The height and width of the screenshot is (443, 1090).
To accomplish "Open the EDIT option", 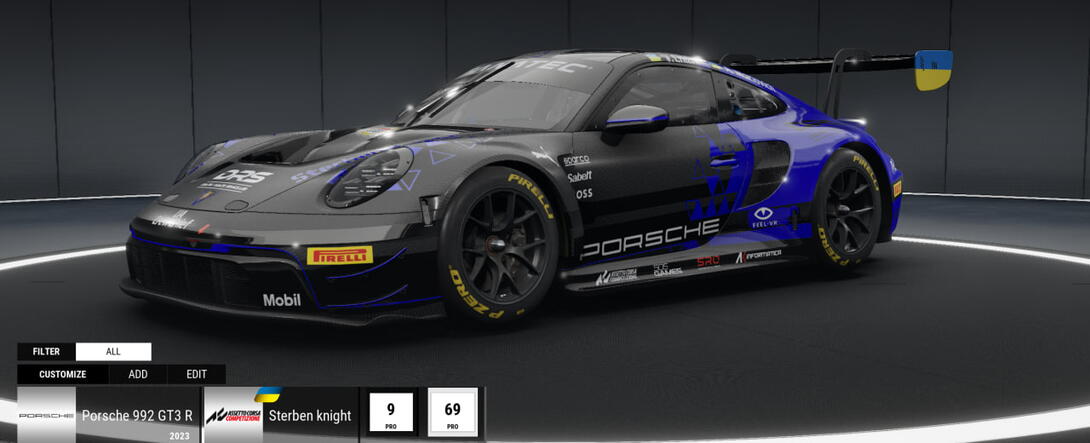I will point(196,375).
